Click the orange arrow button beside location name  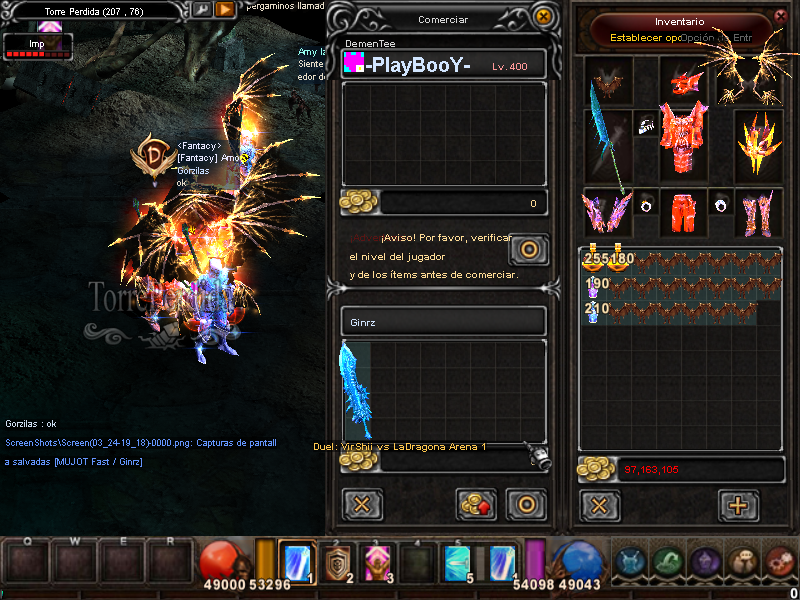pos(226,10)
